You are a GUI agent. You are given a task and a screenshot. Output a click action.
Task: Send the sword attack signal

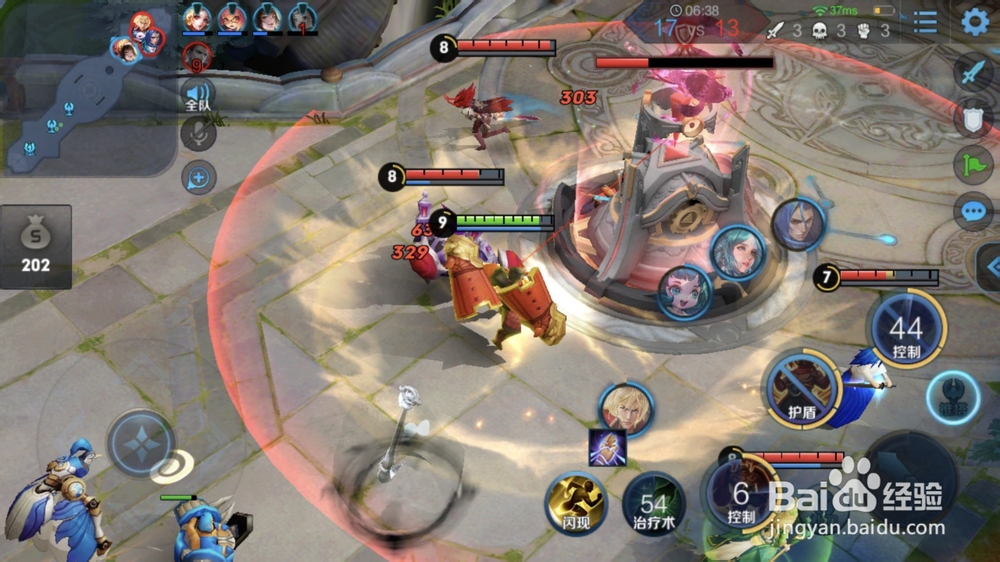click(x=973, y=72)
